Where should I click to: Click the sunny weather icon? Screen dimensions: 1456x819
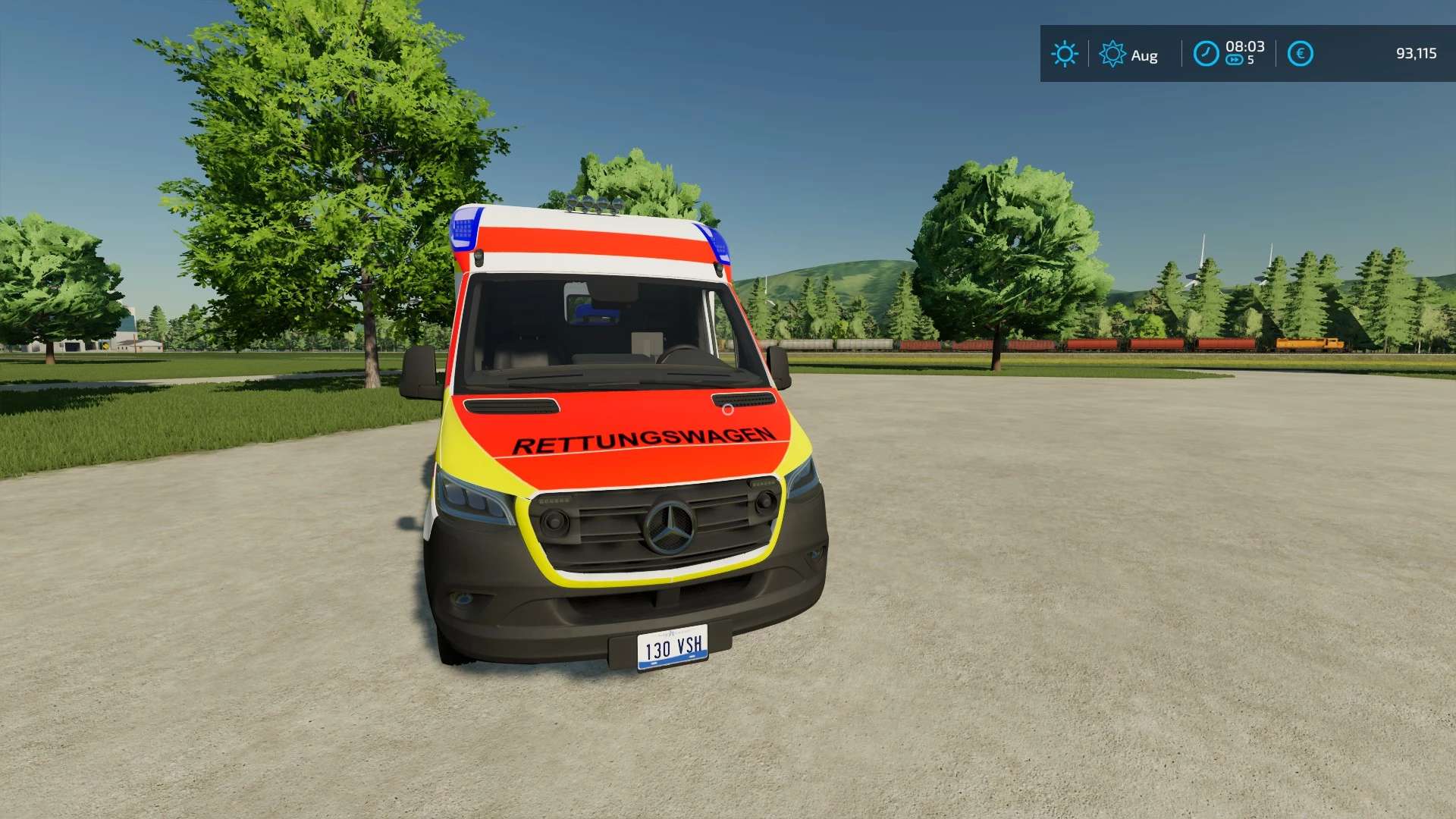tap(1064, 54)
